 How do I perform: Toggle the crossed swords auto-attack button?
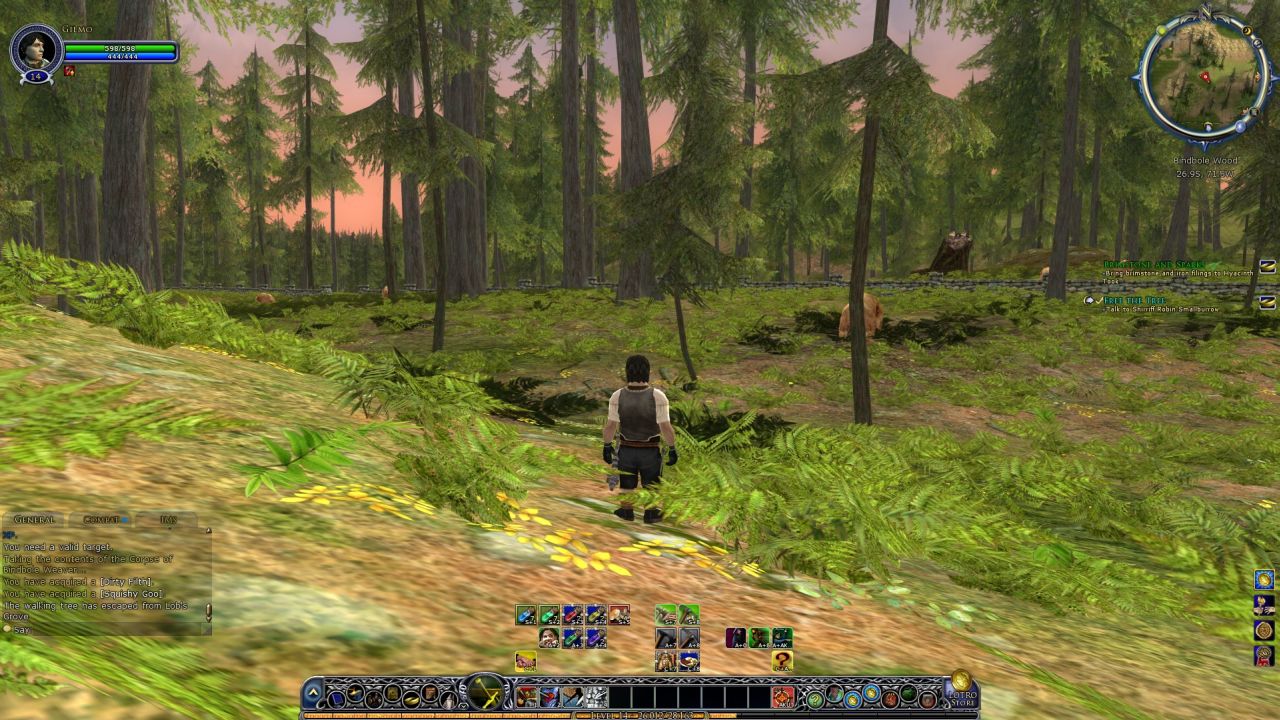(486, 691)
